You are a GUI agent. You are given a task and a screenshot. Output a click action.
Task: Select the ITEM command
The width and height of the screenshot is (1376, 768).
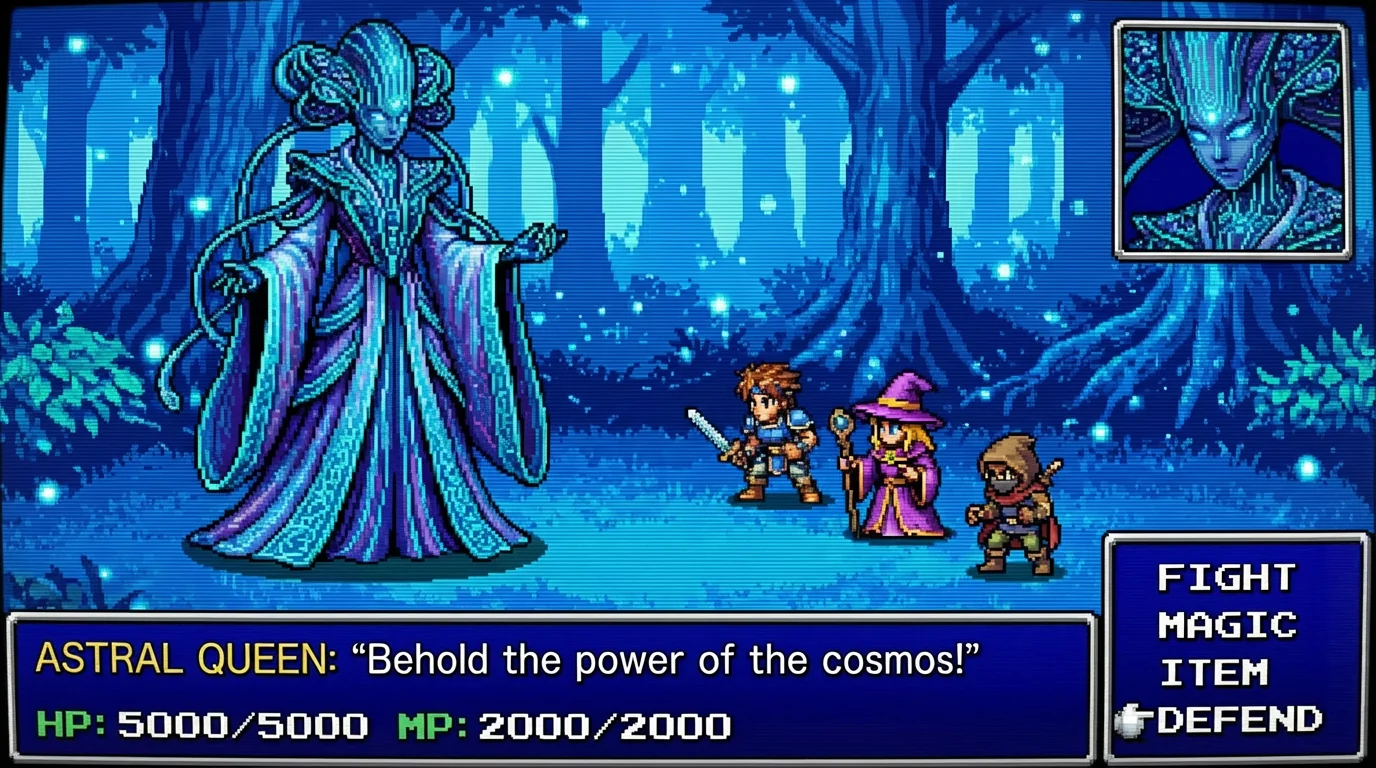pos(1215,674)
